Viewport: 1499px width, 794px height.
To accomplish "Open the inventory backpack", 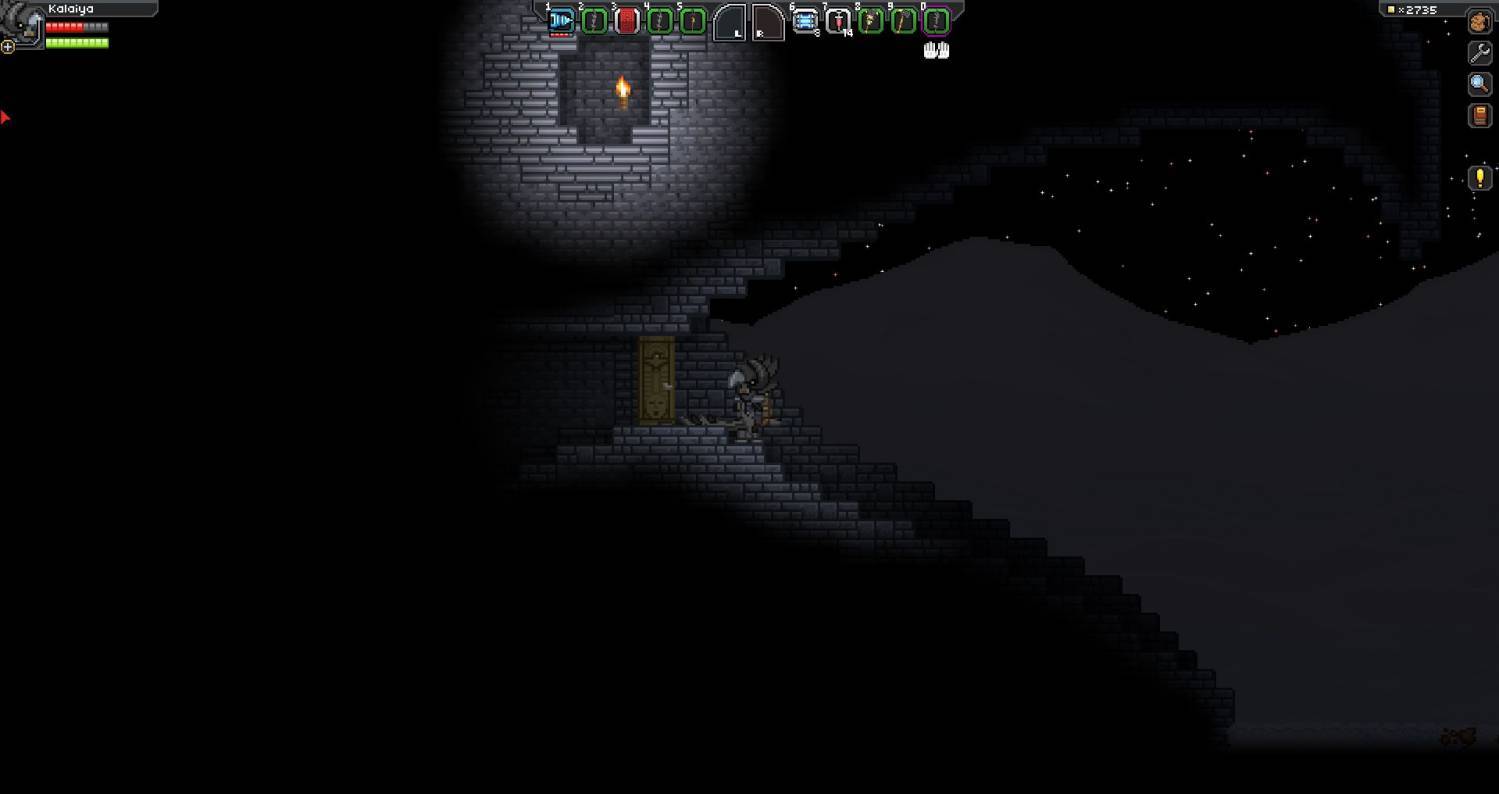I will 1479,22.
